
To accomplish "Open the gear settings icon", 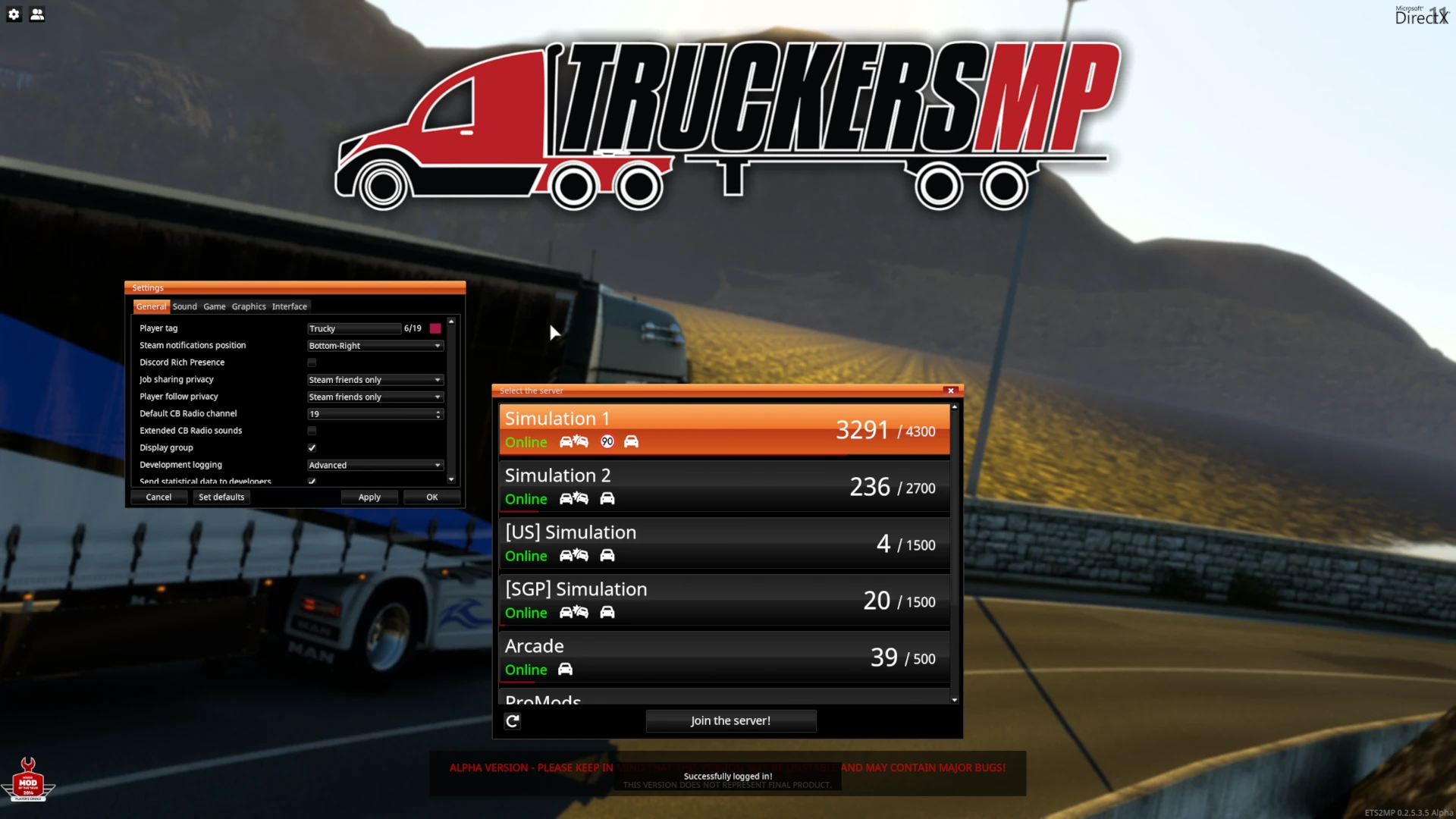I will point(14,14).
